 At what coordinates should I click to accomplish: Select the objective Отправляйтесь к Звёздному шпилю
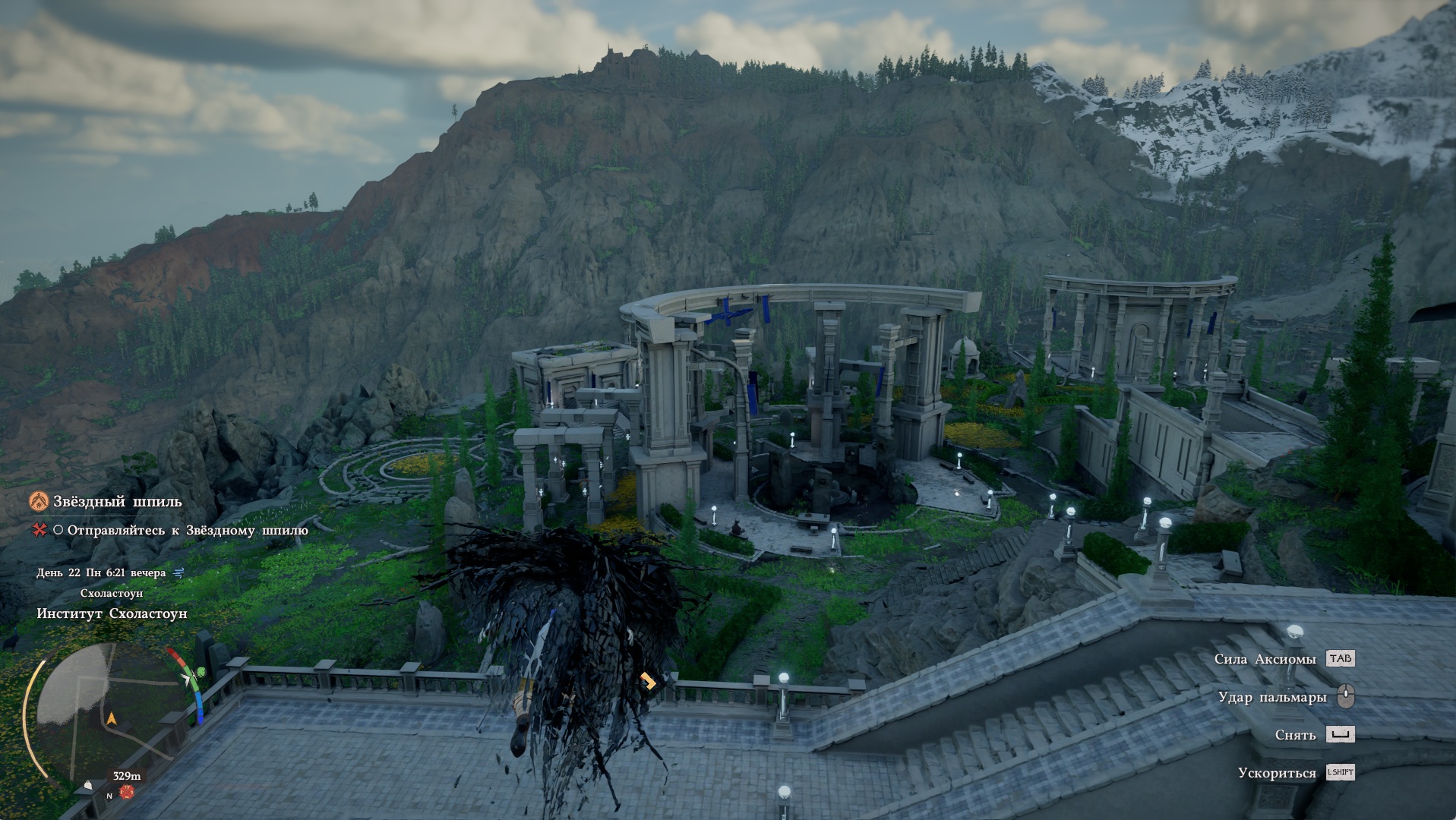(x=187, y=530)
